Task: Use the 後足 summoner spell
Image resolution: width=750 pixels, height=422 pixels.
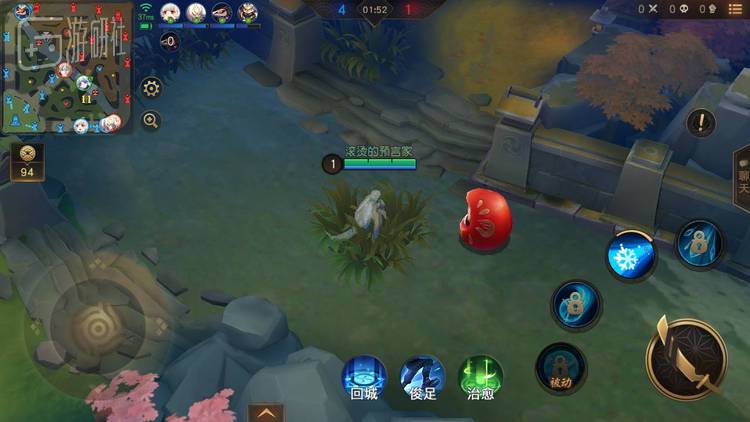Action: tap(422, 377)
